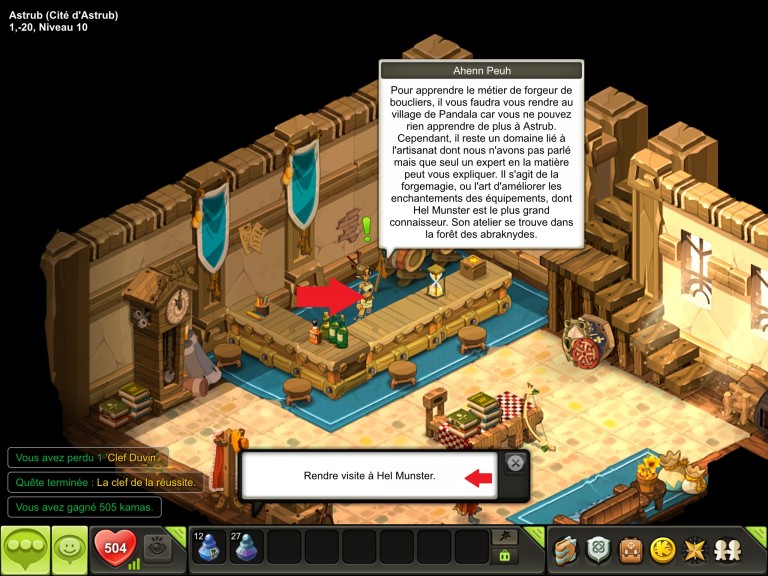Open the gold coin menu
768x576 pixels.
tap(662, 549)
